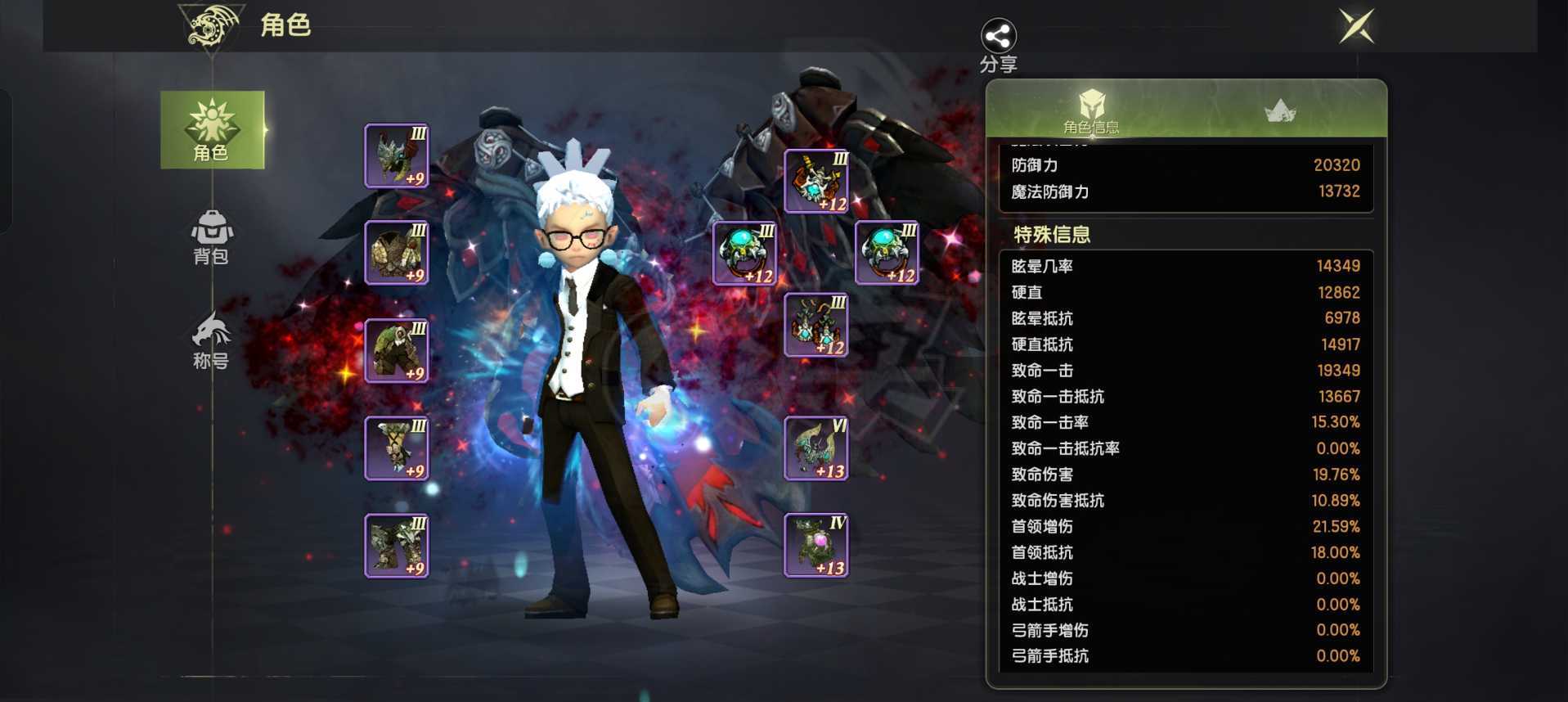Select the +9 helmet equipment slot
This screenshot has height=702, width=1568.
tap(397, 155)
